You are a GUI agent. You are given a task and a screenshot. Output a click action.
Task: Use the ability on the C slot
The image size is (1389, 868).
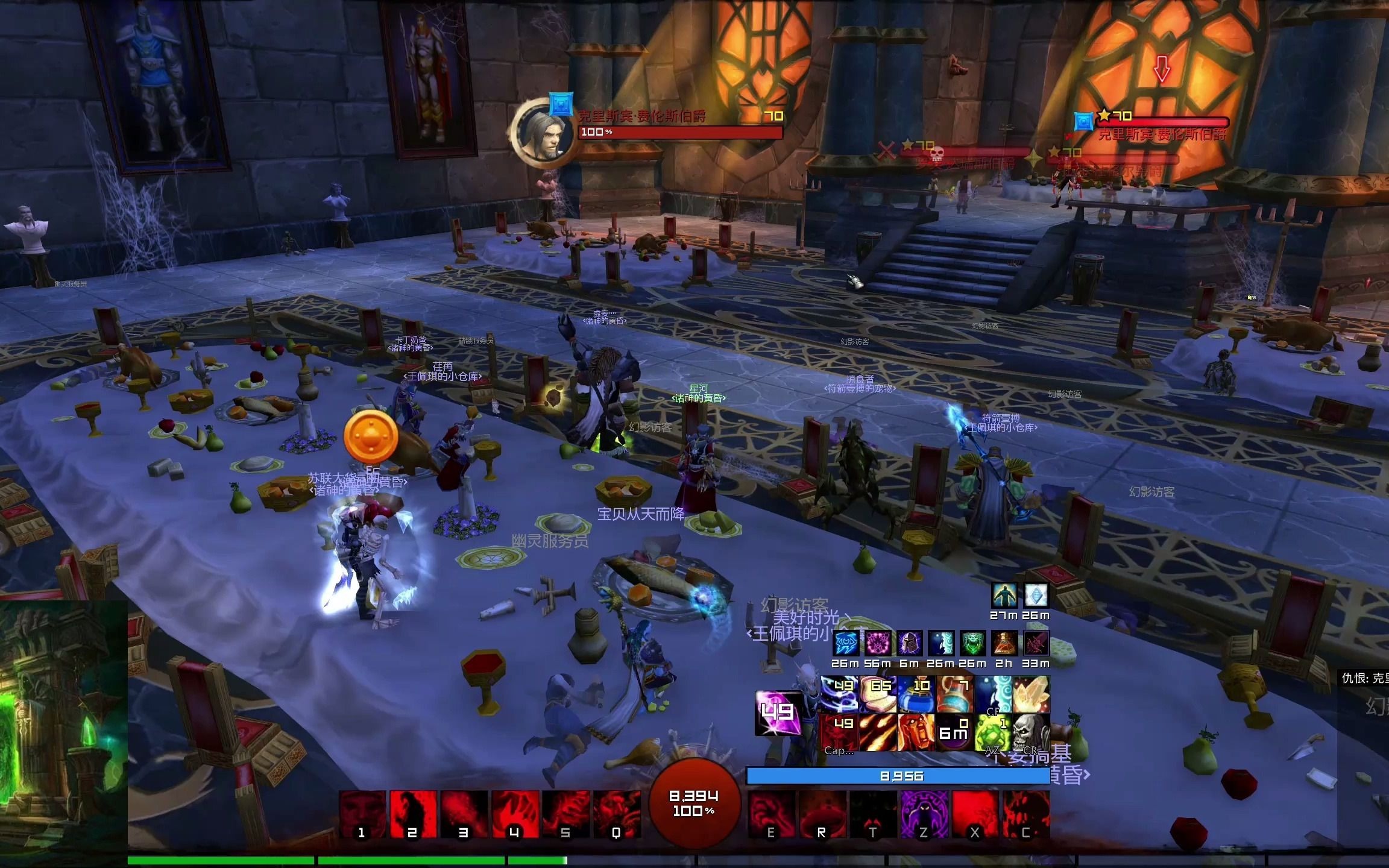coord(1025,814)
